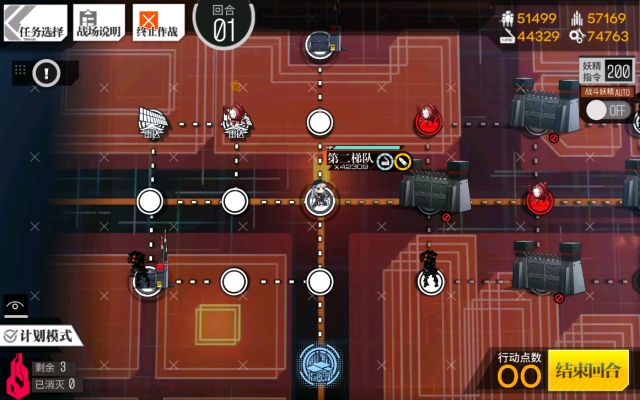This screenshot has height=400, width=640.
Task: Toggle 计划模式 planning mode
Action: tap(42, 337)
